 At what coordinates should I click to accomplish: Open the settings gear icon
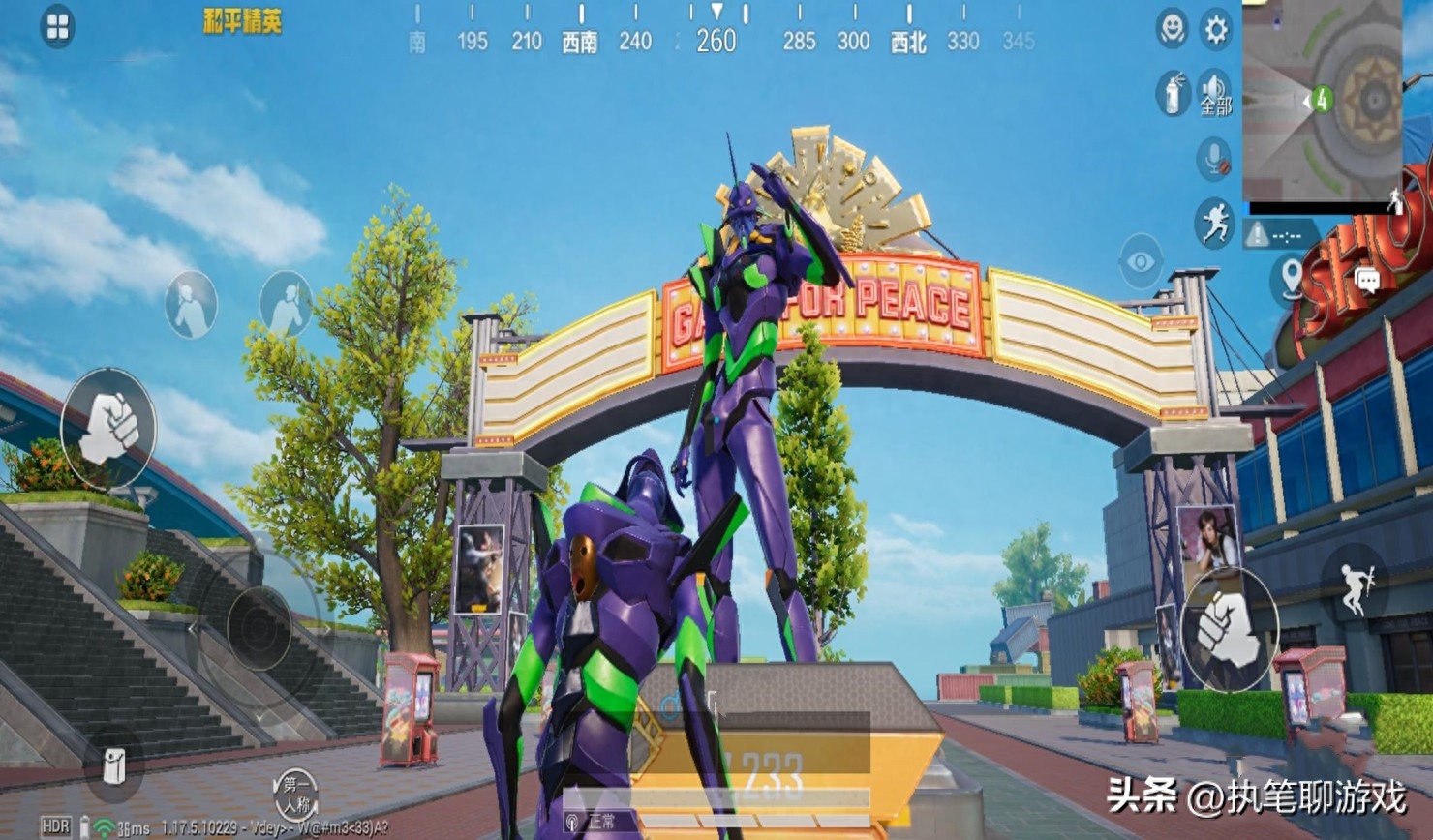[1213, 29]
